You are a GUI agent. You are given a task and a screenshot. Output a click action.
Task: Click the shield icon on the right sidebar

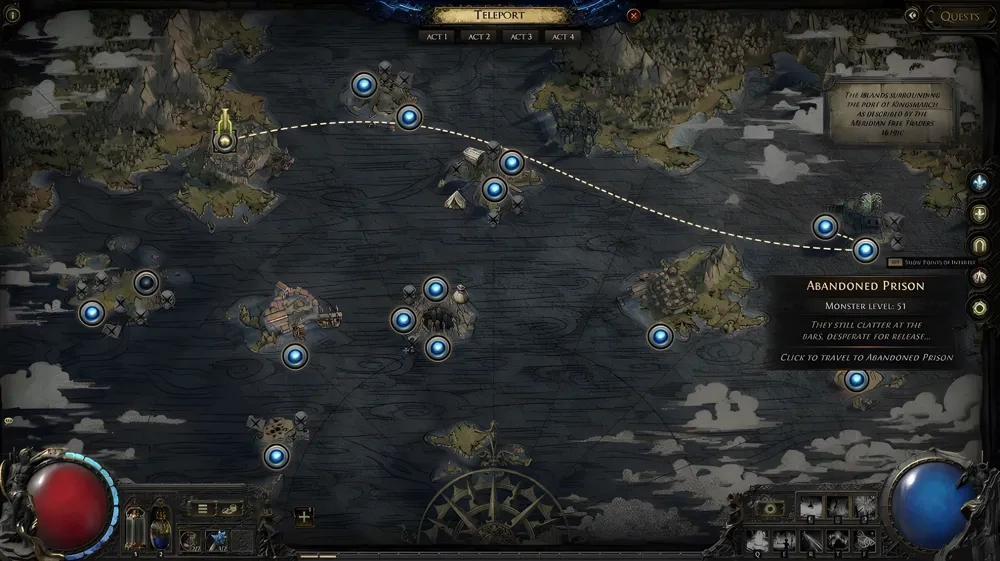[x=979, y=213]
